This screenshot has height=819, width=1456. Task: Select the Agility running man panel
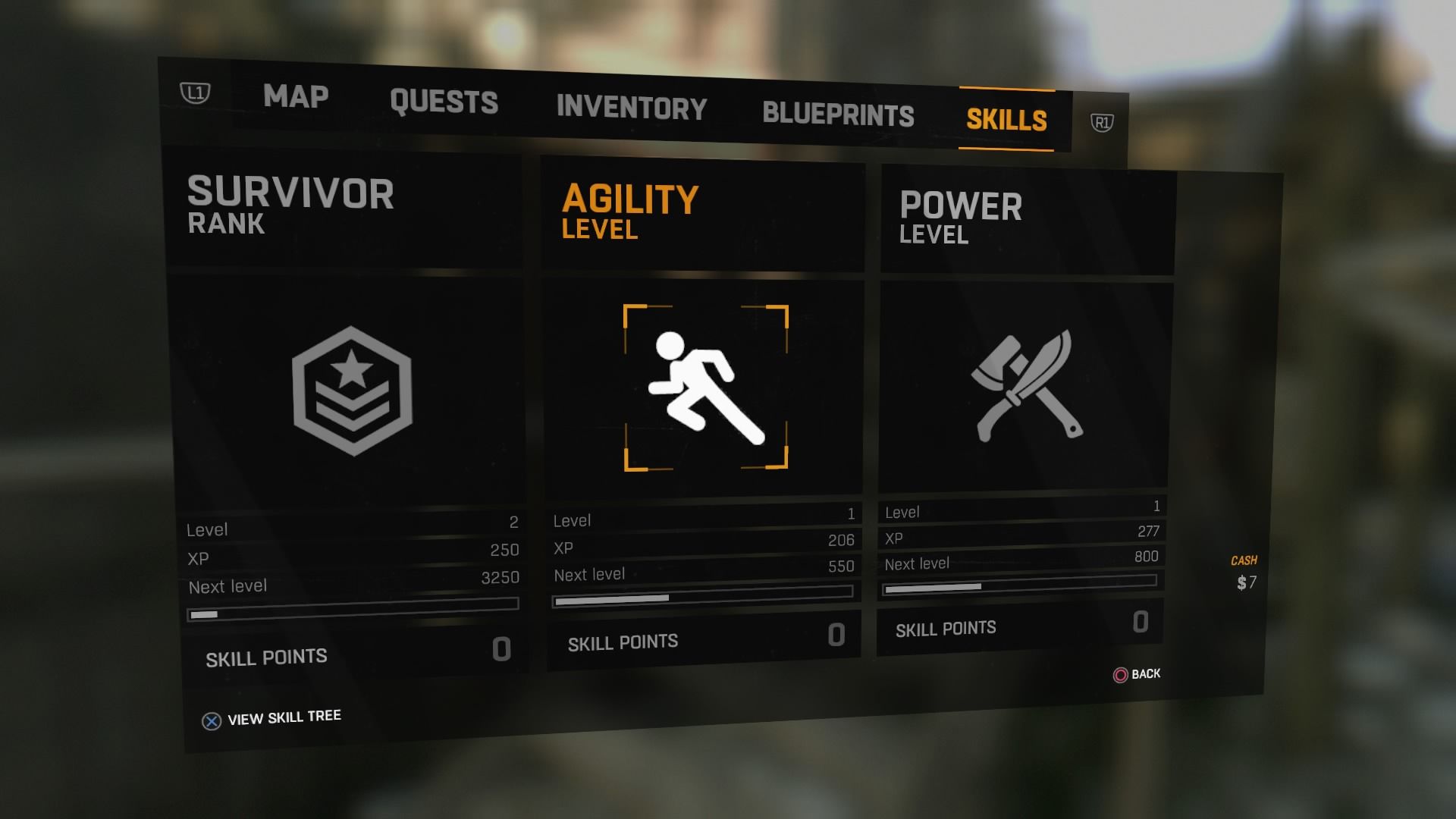pos(705,388)
